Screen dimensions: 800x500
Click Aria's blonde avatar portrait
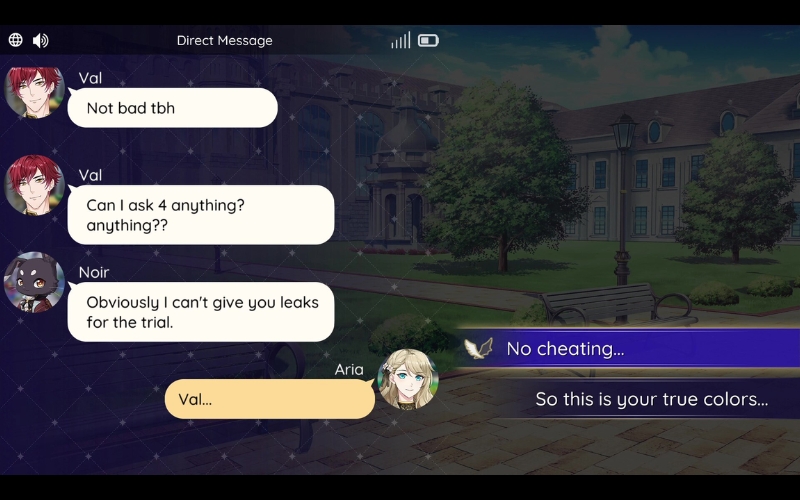(x=408, y=379)
